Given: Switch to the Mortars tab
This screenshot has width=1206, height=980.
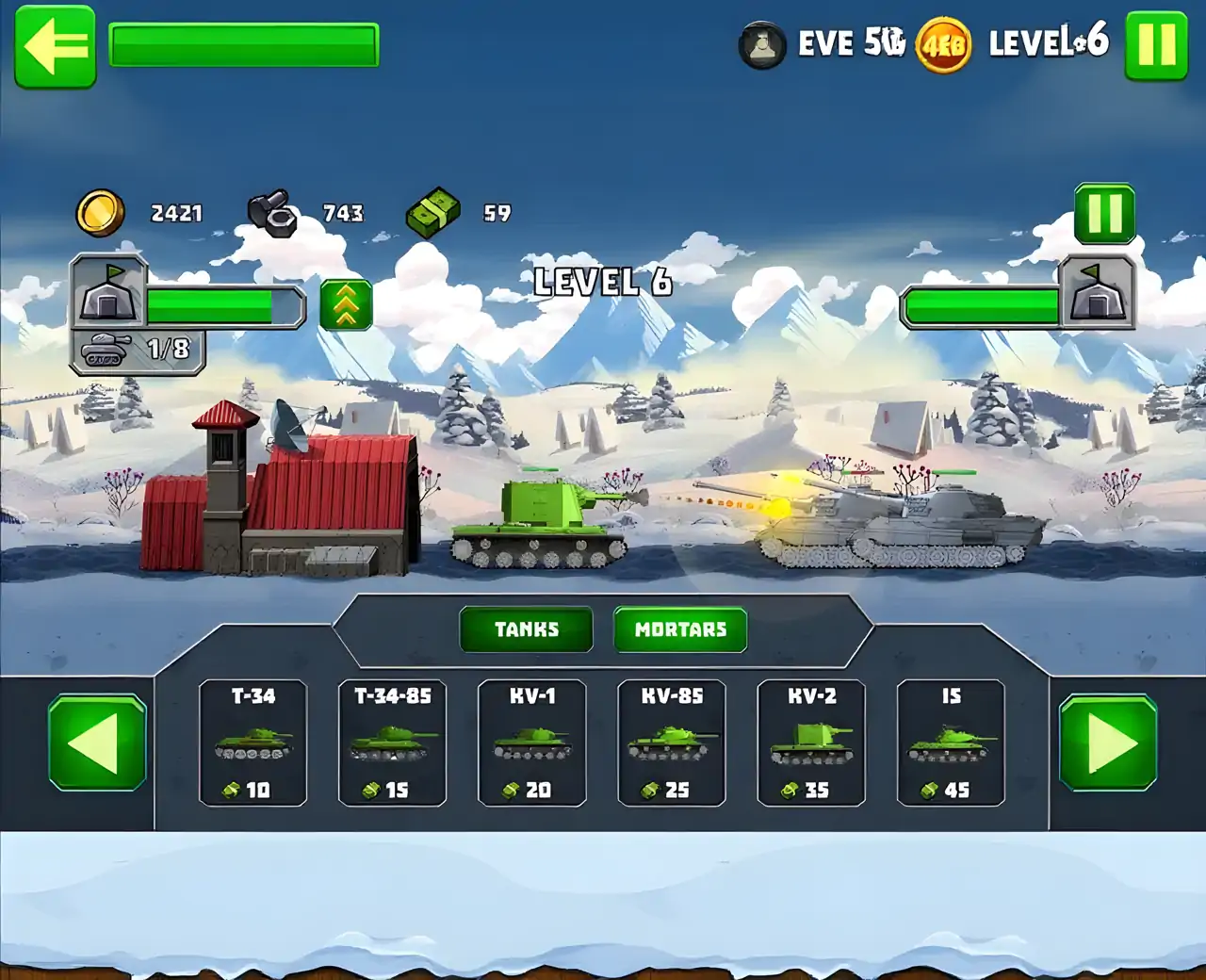Looking at the screenshot, I should (x=680, y=629).
